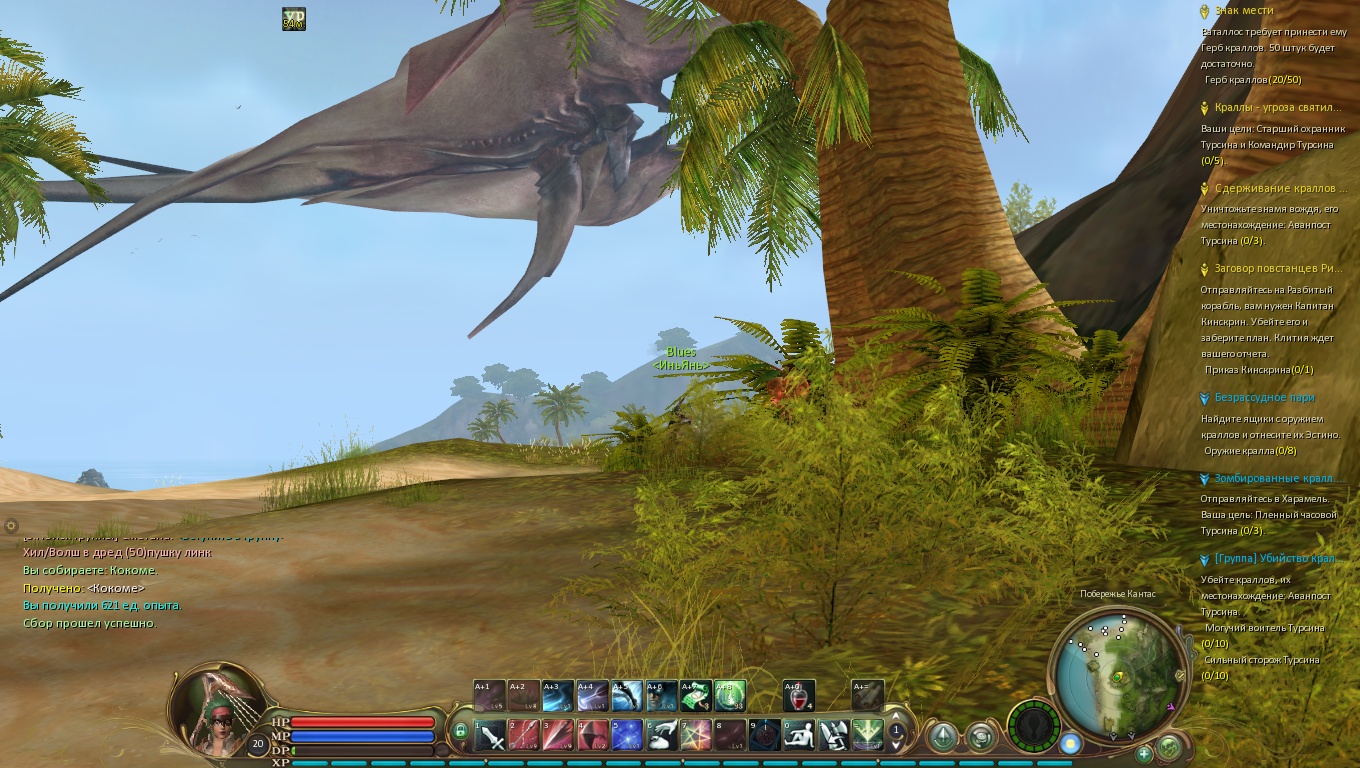This screenshot has height=768, width=1360.
Task: Select the sword attack skill in hotbar slot 1
Action: (x=488, y=734)
